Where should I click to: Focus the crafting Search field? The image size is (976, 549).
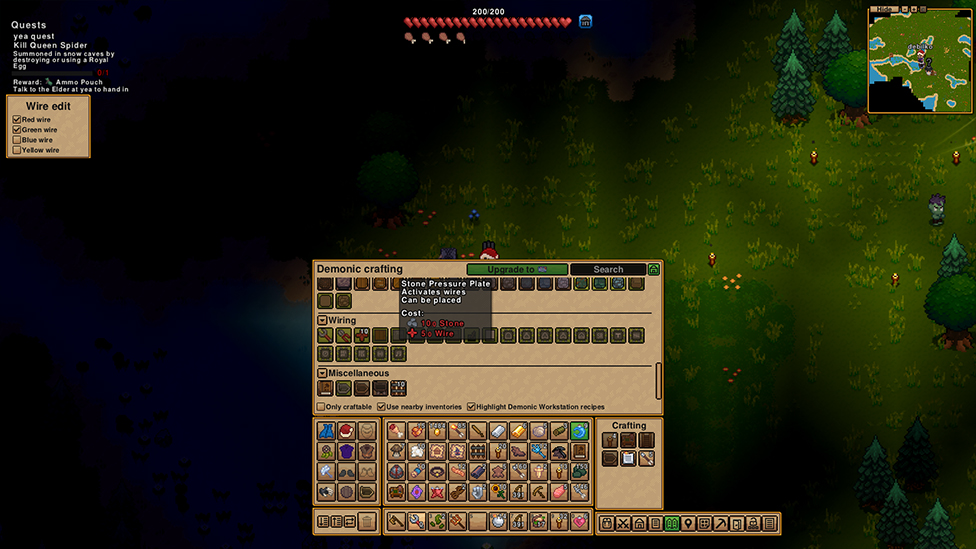tap(608, 269)
